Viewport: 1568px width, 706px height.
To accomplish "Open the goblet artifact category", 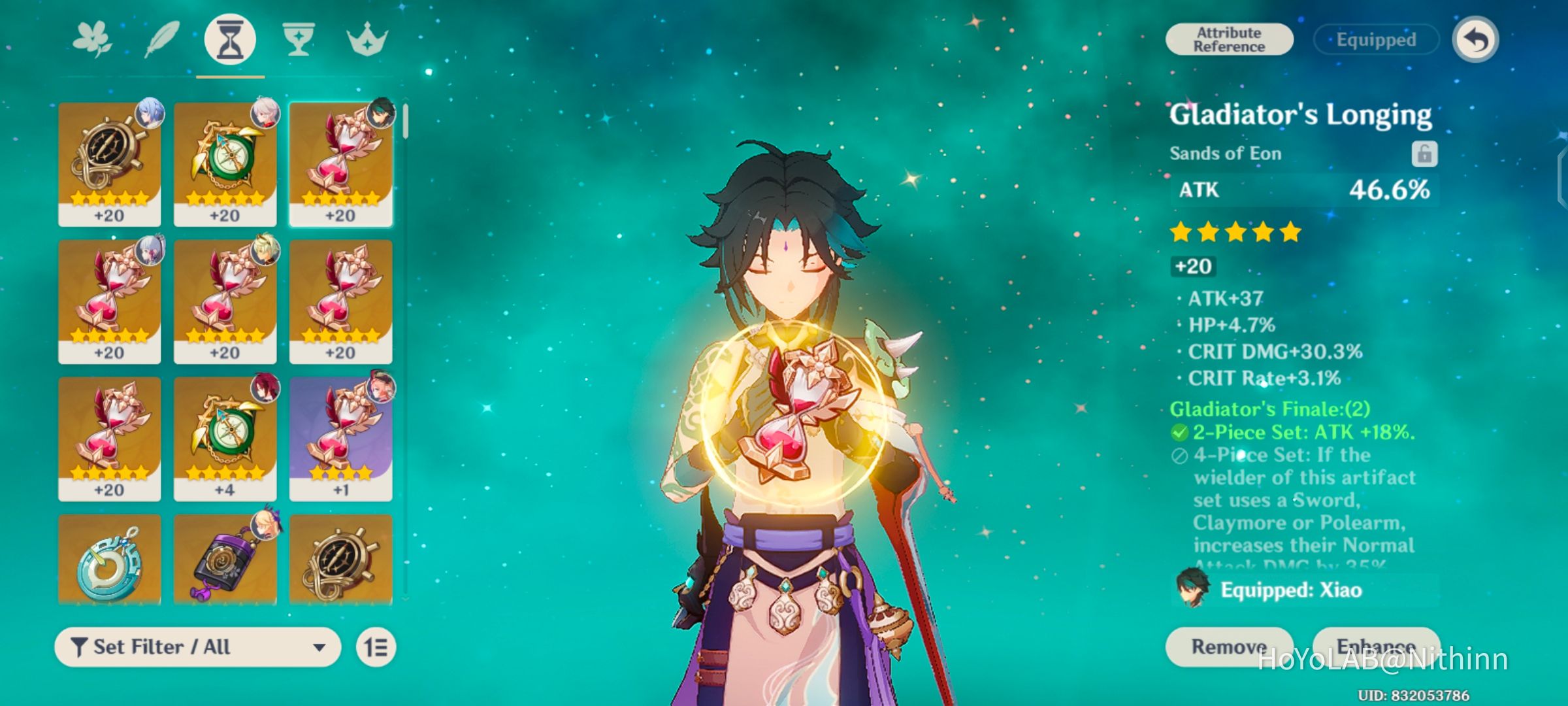I will [x=298, y=41].
